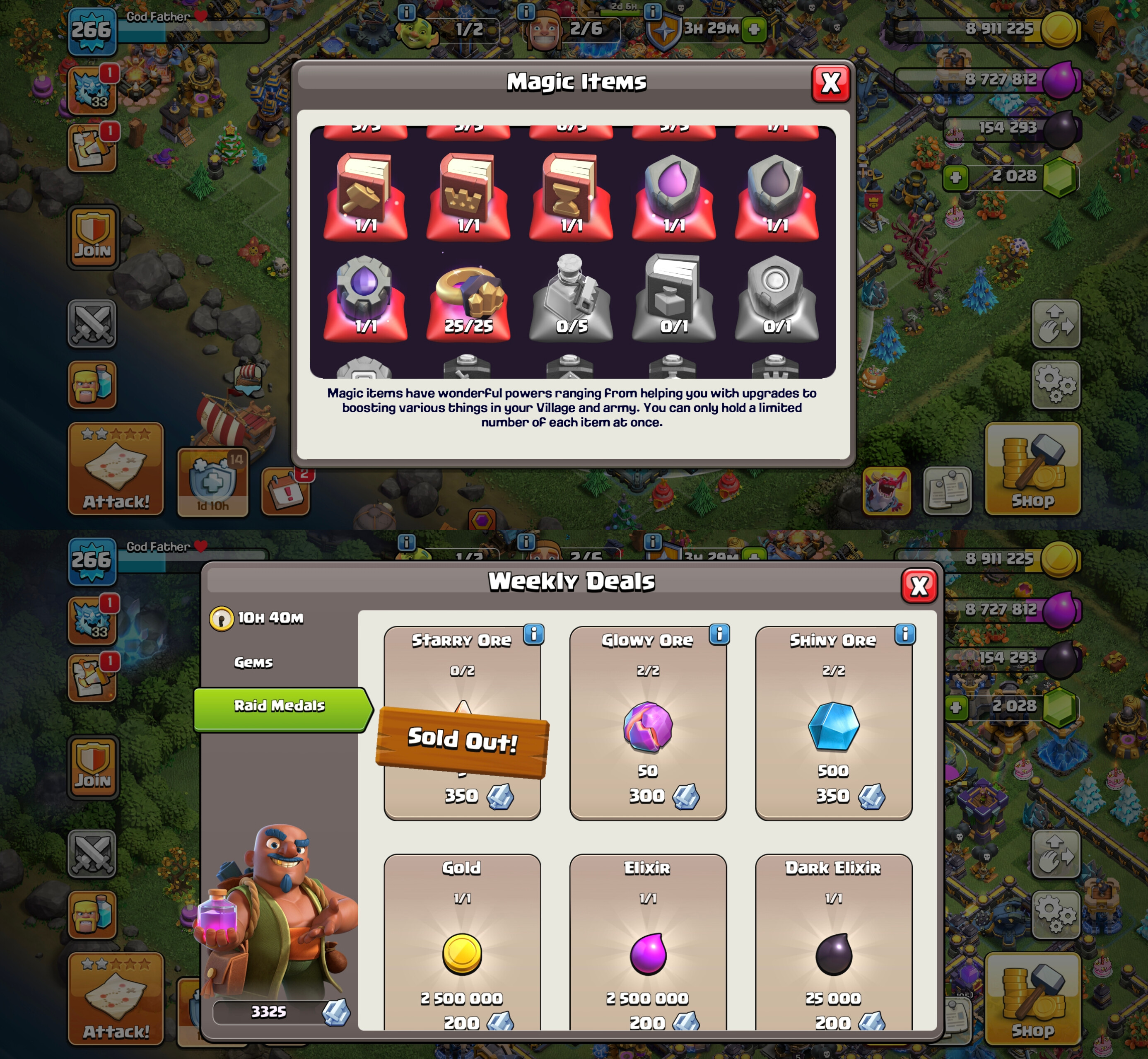Open the Shiny Ore info tooltip
The image size is (1148, 1059).
(x=905, y=634)
